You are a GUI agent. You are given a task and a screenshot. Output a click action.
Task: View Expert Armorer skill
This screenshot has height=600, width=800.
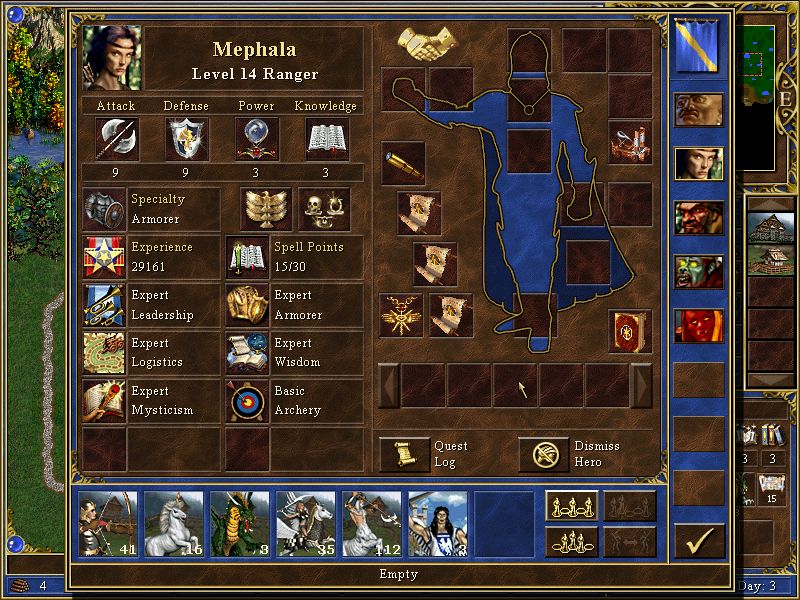[x=248, y=305]
